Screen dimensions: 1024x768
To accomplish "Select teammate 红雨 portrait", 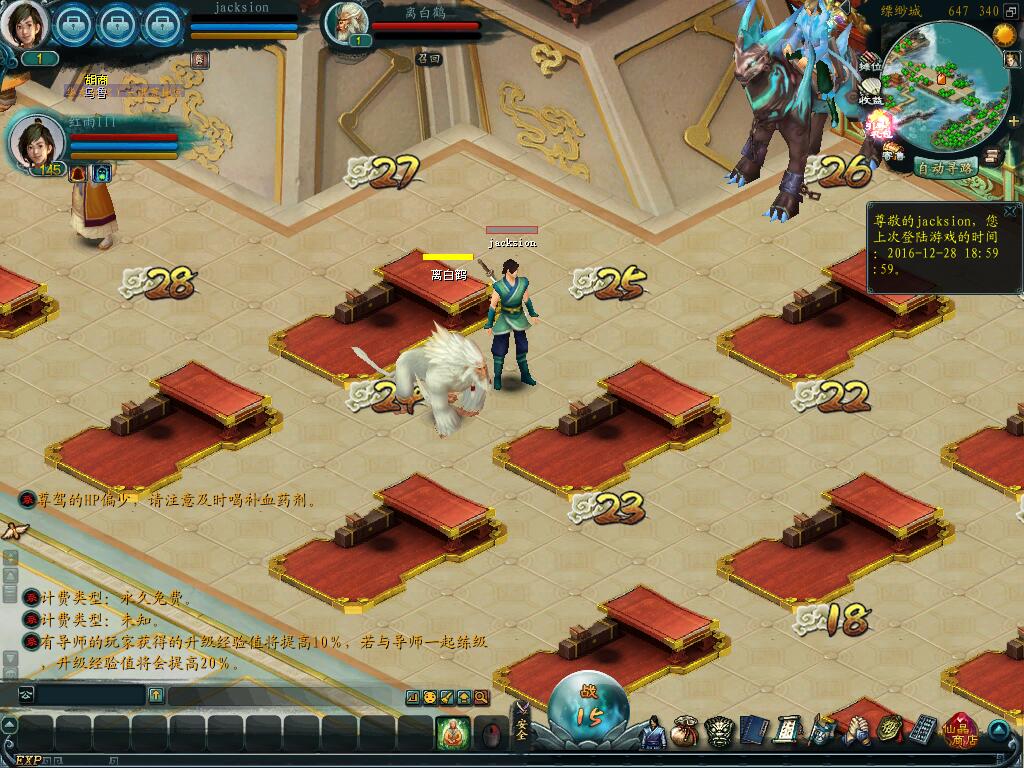I will pyautogui.click(x=36, y=141).
